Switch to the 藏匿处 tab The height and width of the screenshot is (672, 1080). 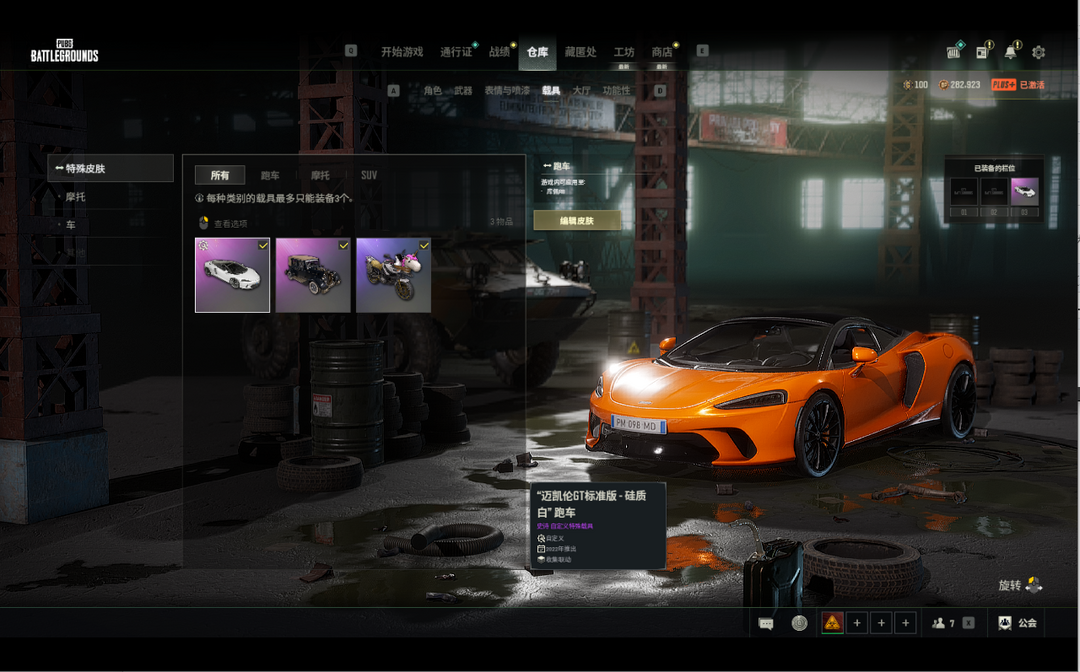[580, 52]
